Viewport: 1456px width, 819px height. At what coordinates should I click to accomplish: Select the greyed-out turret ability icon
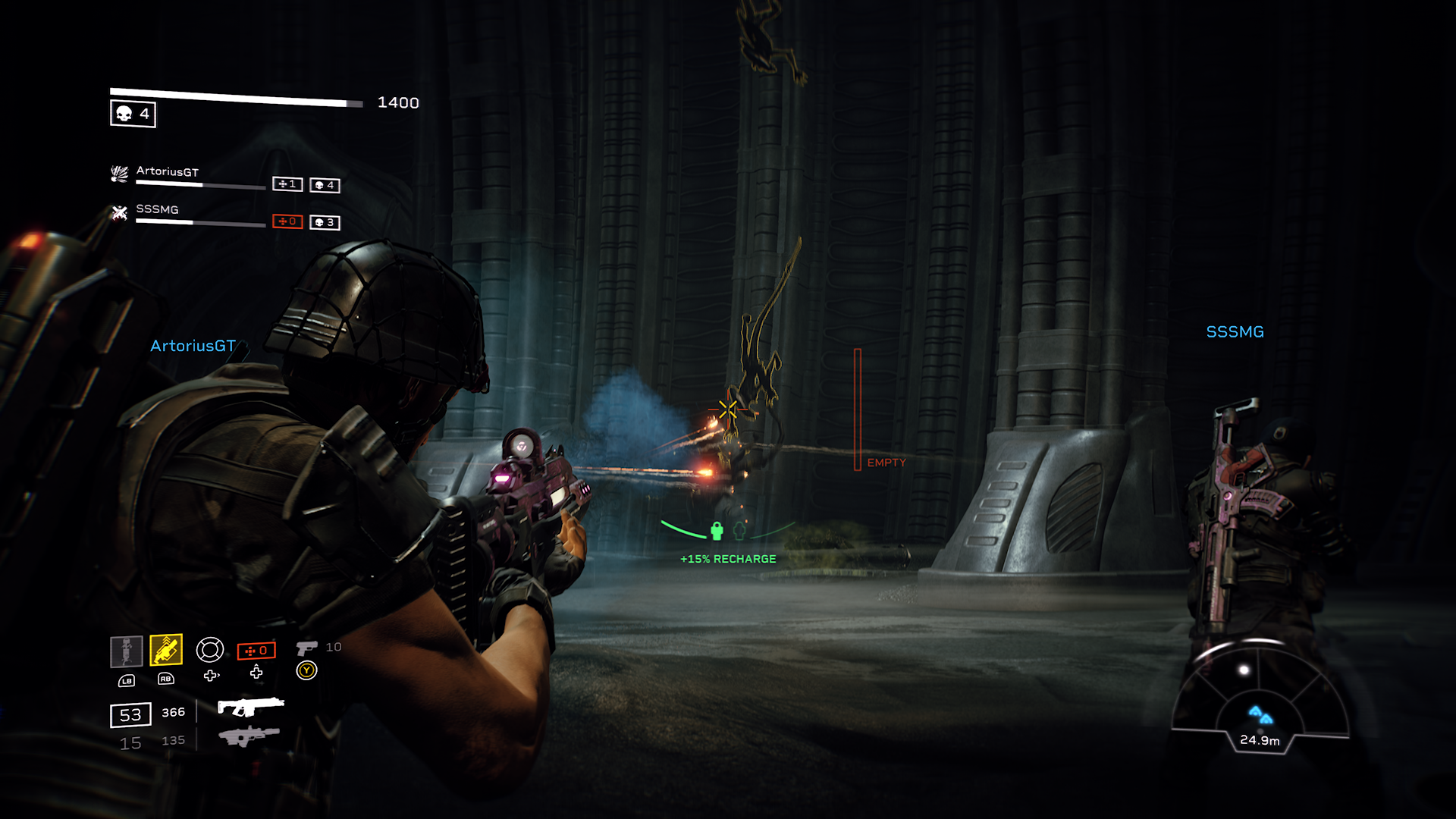coord(127,651)
